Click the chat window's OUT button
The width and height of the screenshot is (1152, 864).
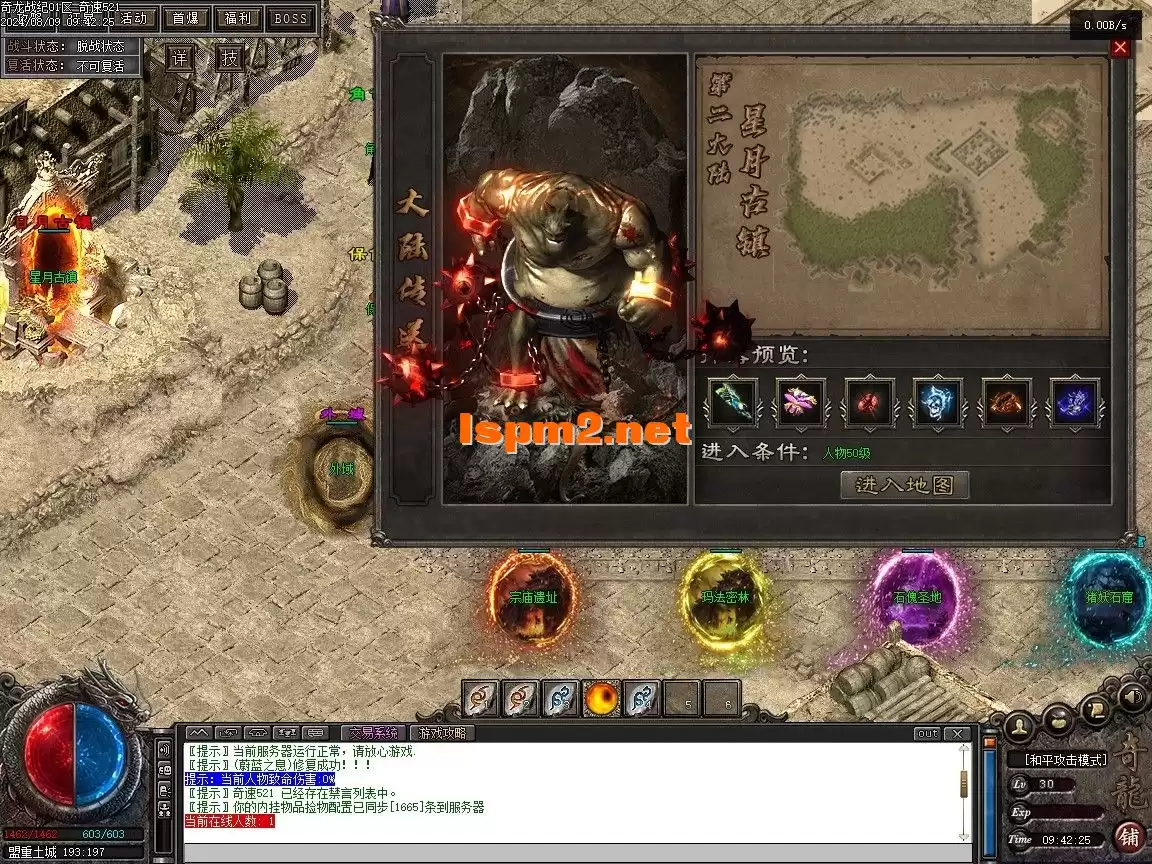click(x=927, y=733)
